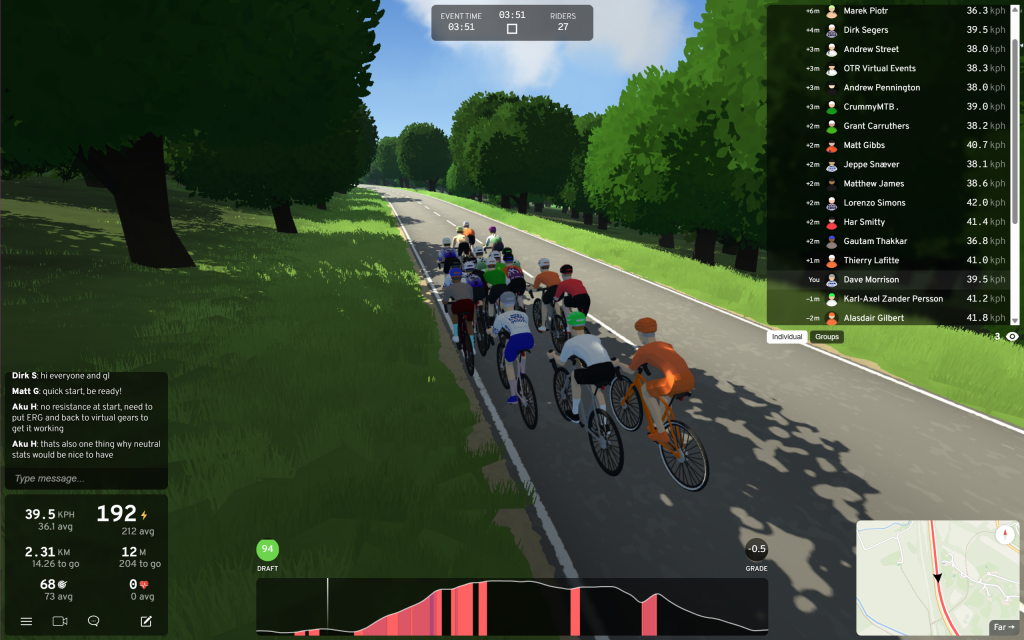Open the hamburger menu icon
This screenshot has height=640, width=1024.
[26, 621]
